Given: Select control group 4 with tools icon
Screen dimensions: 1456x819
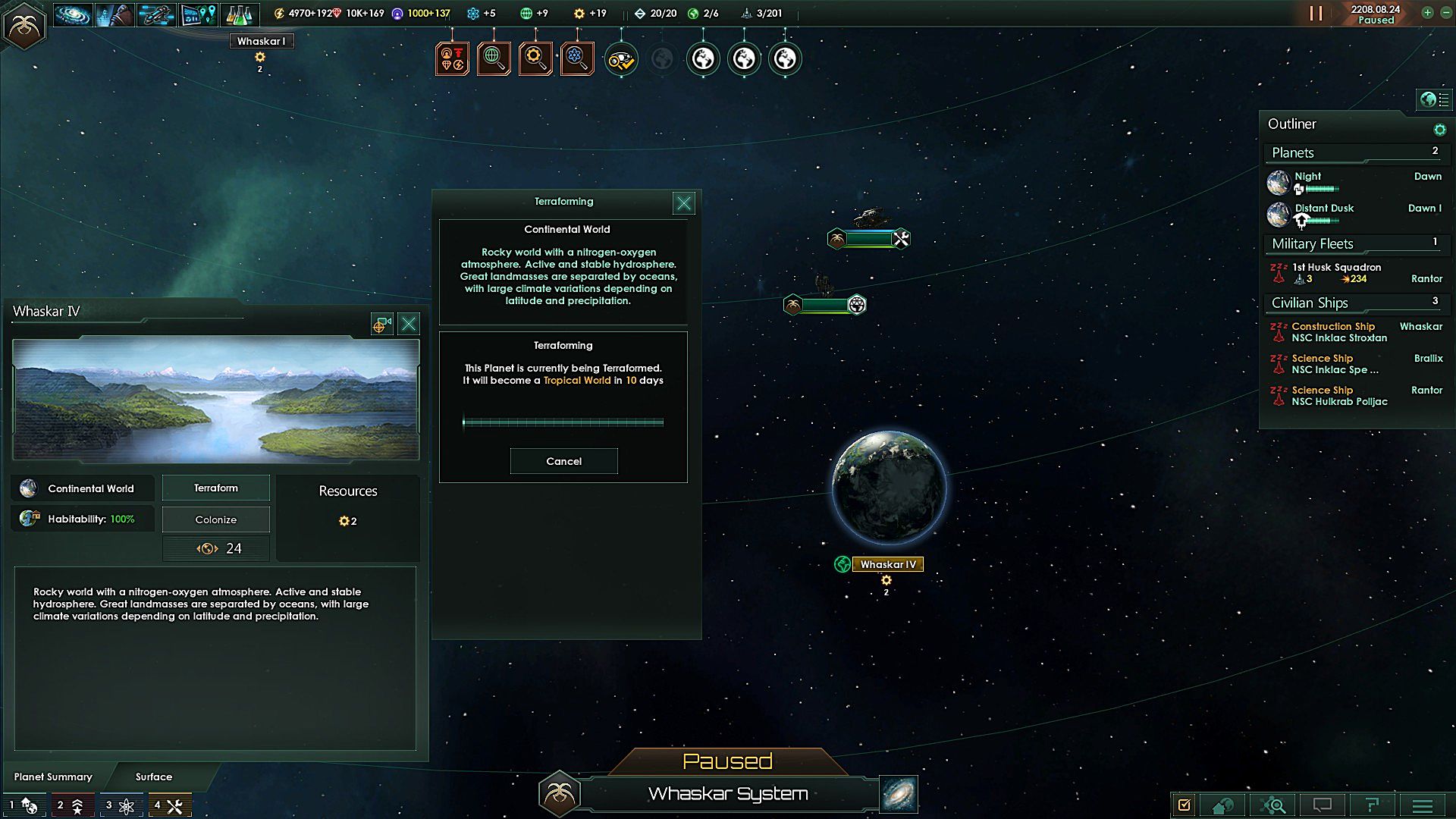Looking at the screenshot, I should point(169,805).
